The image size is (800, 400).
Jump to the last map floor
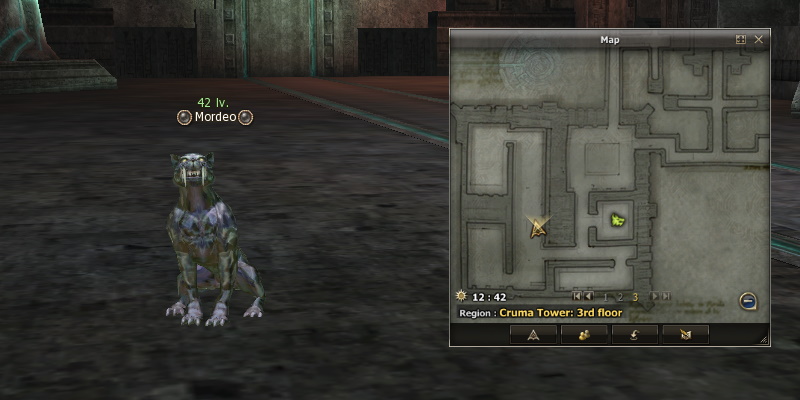click(x=665, y=297)
